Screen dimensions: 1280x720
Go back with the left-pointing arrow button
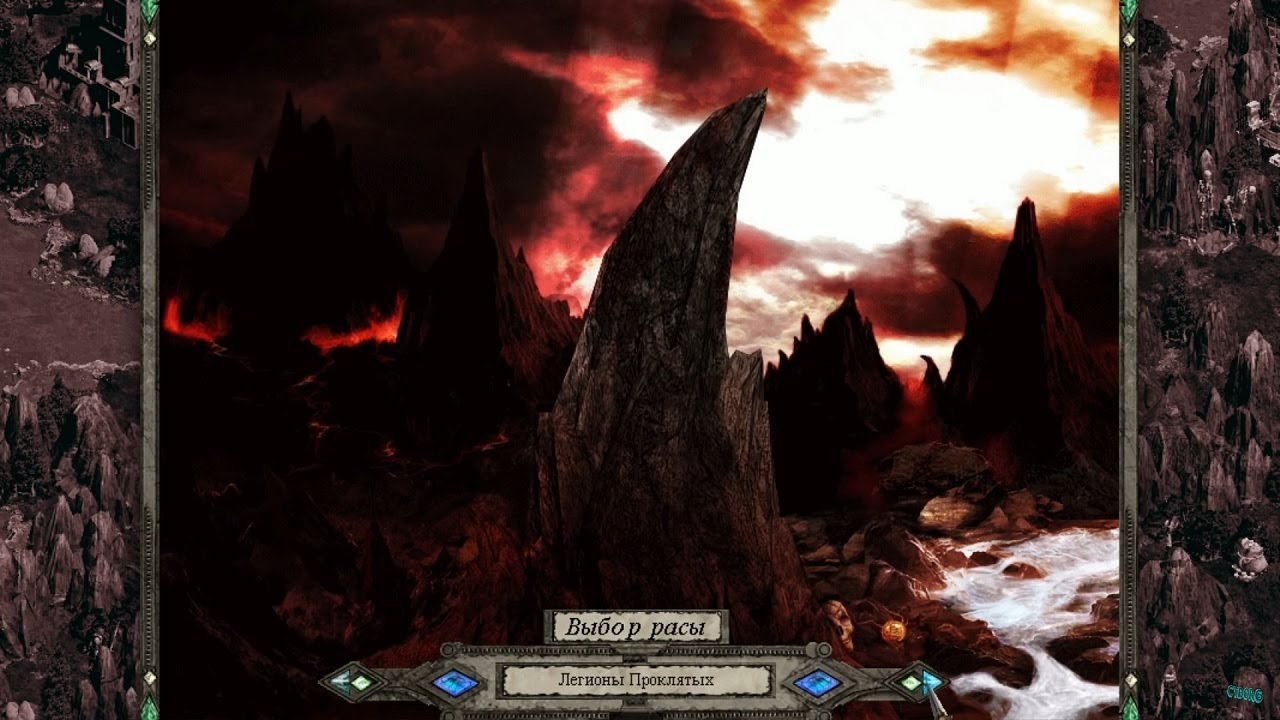tap(348, 683)
